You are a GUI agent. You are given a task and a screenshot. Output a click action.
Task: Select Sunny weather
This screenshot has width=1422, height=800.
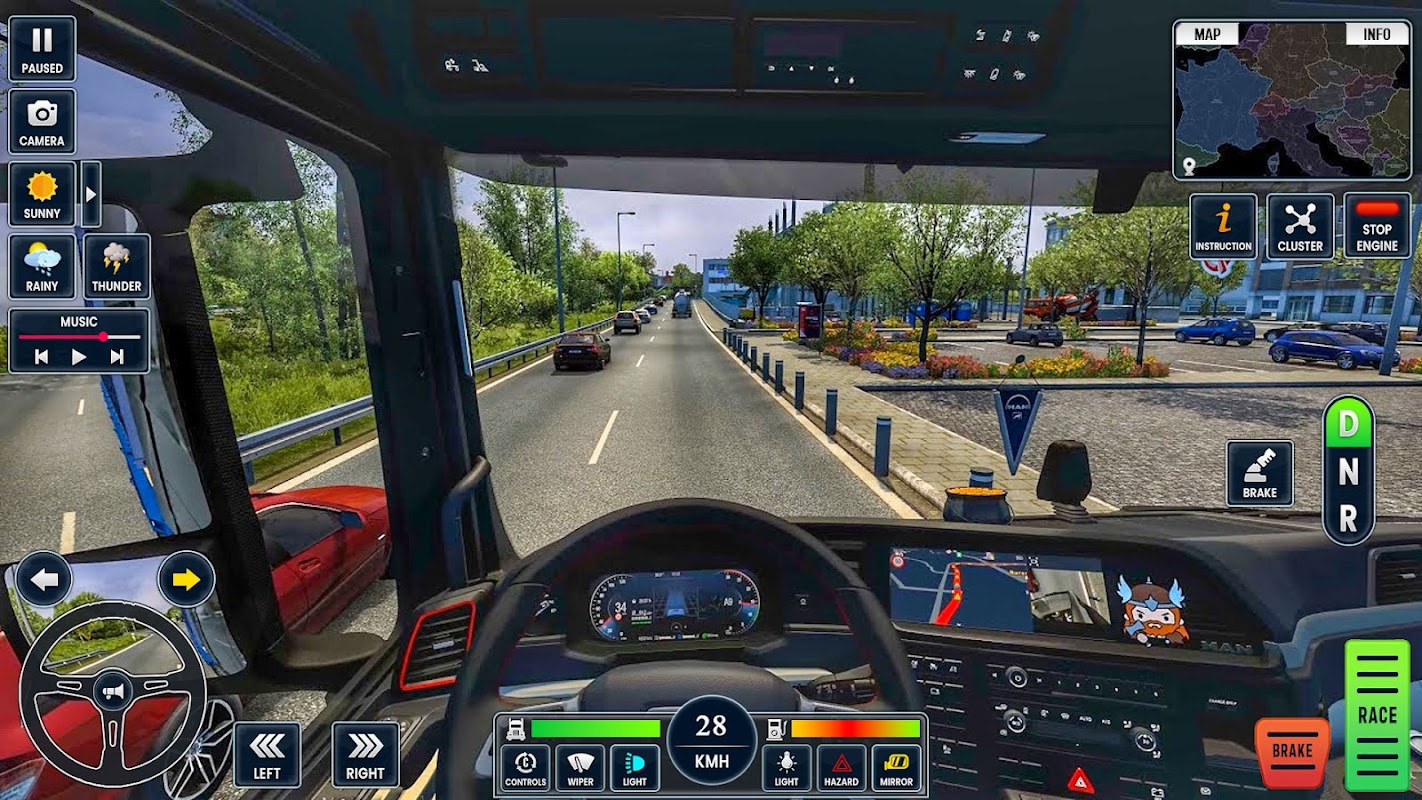(42, 194)
